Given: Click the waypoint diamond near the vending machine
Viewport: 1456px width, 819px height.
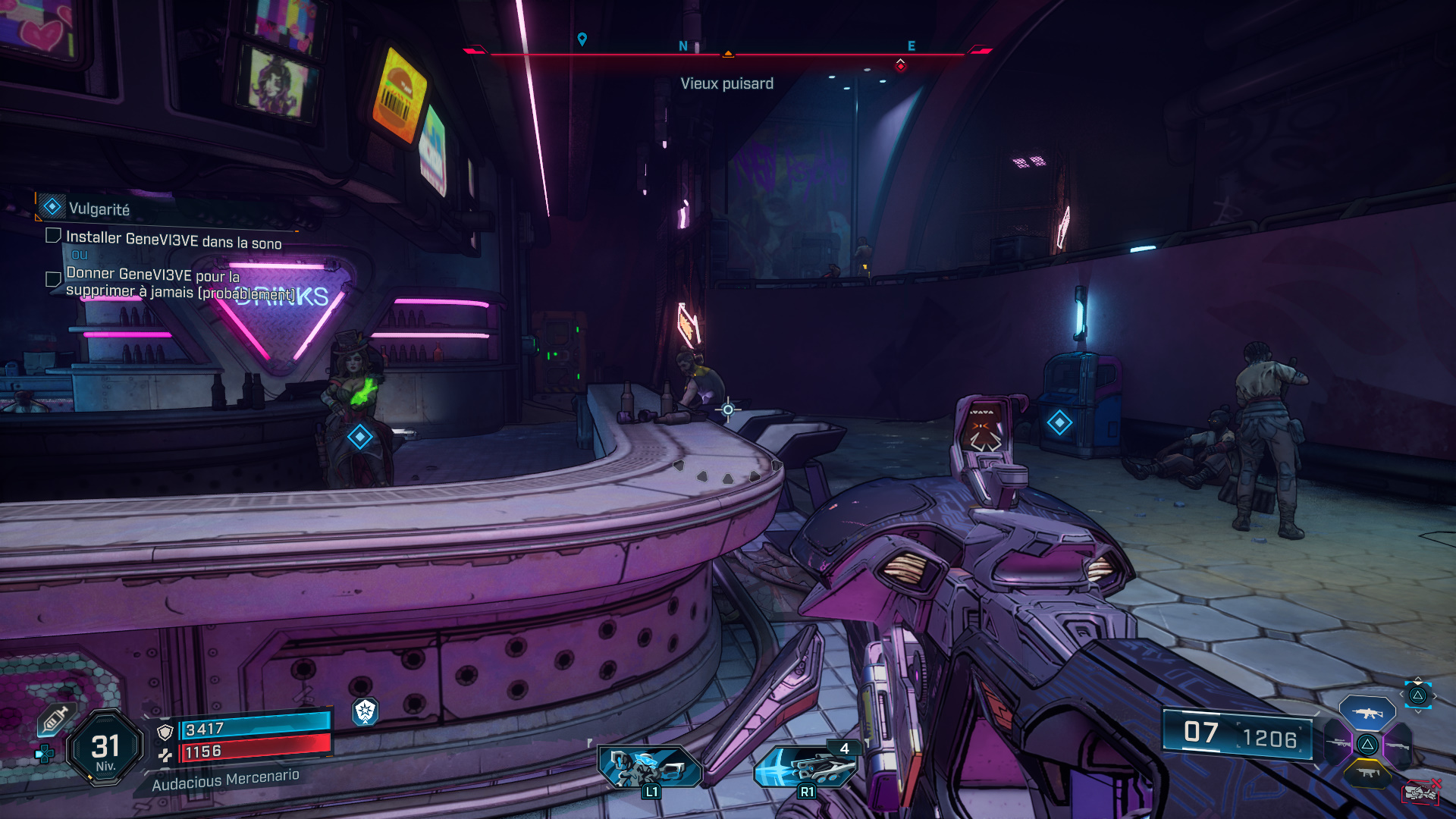Looking at the screenshot, I should point(1059,422).
